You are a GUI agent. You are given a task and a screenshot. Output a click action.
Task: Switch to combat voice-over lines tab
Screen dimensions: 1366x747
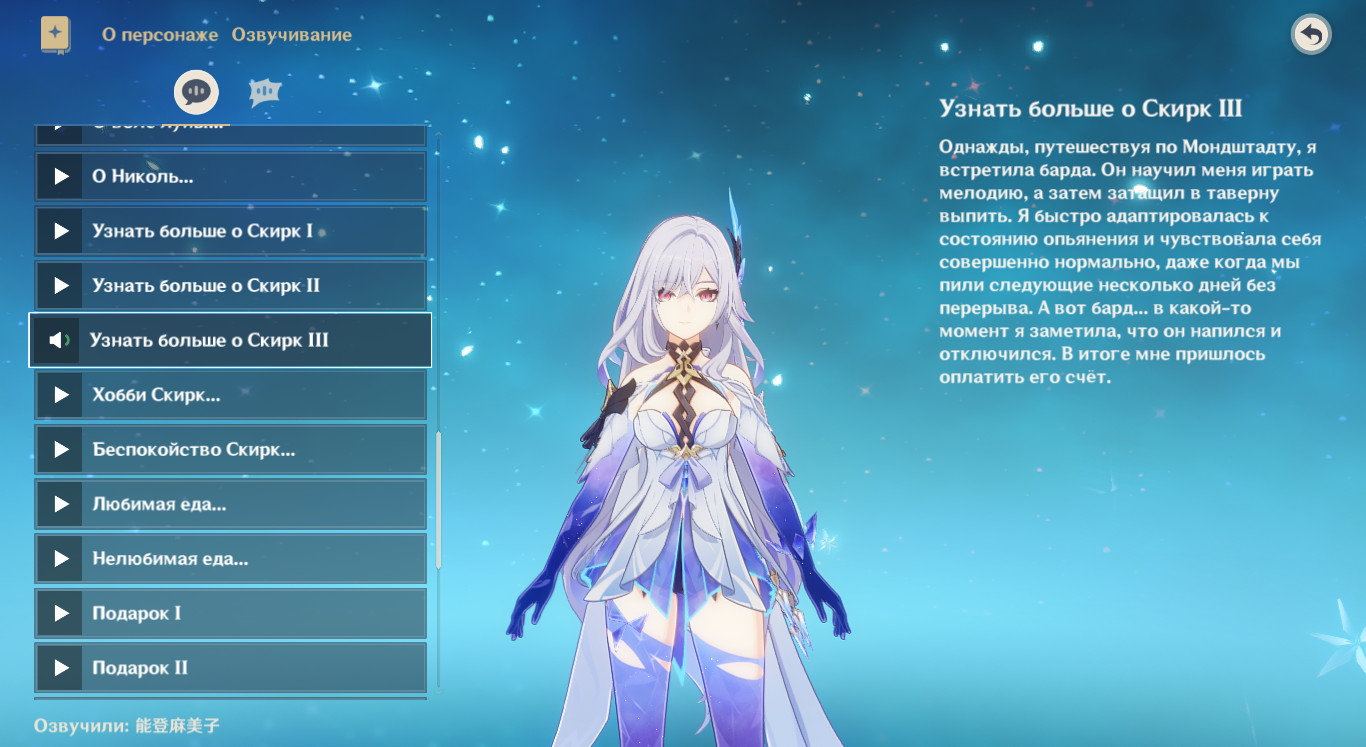265,92
